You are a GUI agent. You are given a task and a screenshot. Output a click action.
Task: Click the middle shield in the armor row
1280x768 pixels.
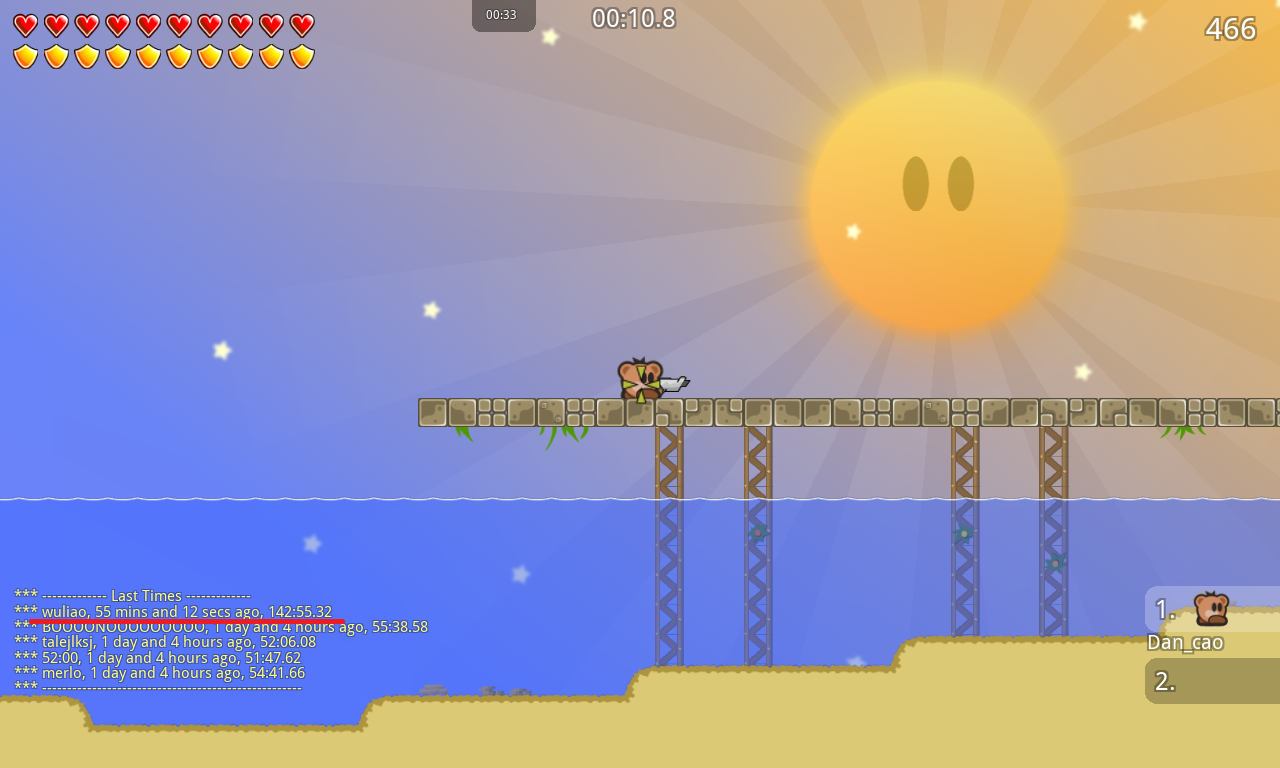162,55
